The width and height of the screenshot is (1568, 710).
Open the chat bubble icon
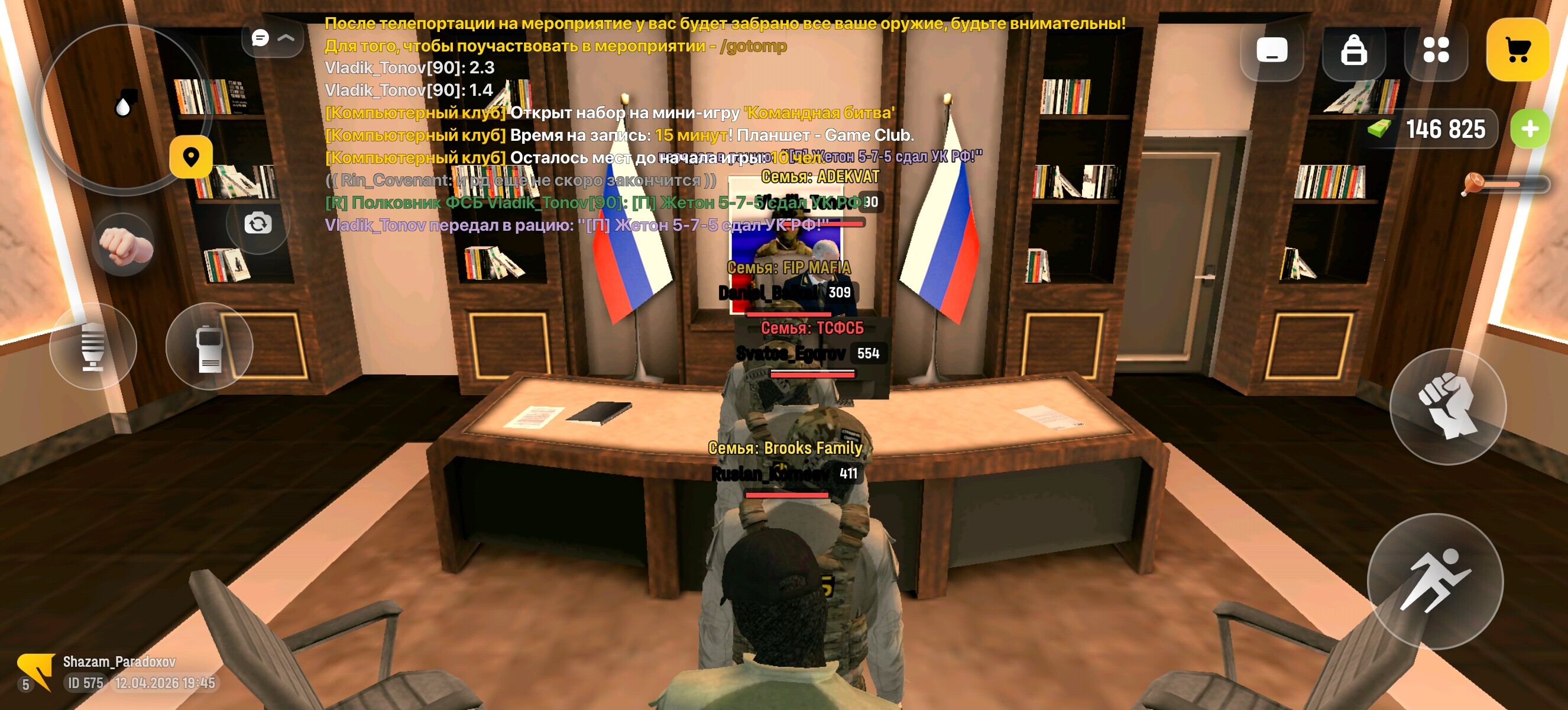pyautogui.click(x=261, y=38)
